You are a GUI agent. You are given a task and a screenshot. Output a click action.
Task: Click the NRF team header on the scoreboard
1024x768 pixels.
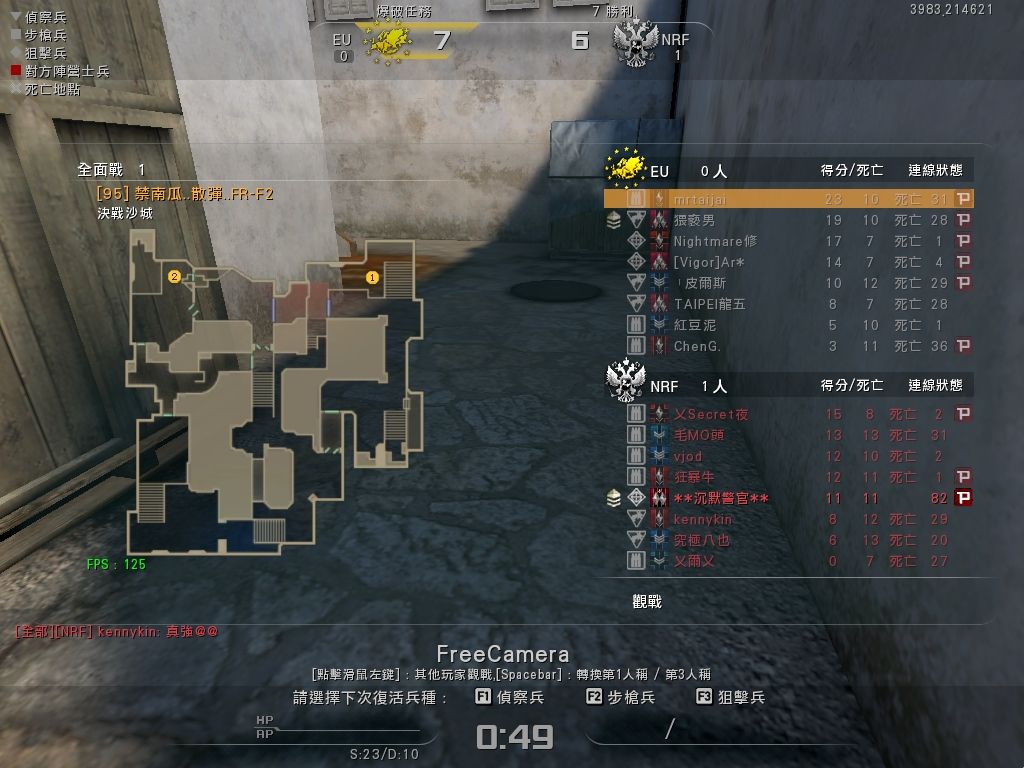(x=664, y=386)
